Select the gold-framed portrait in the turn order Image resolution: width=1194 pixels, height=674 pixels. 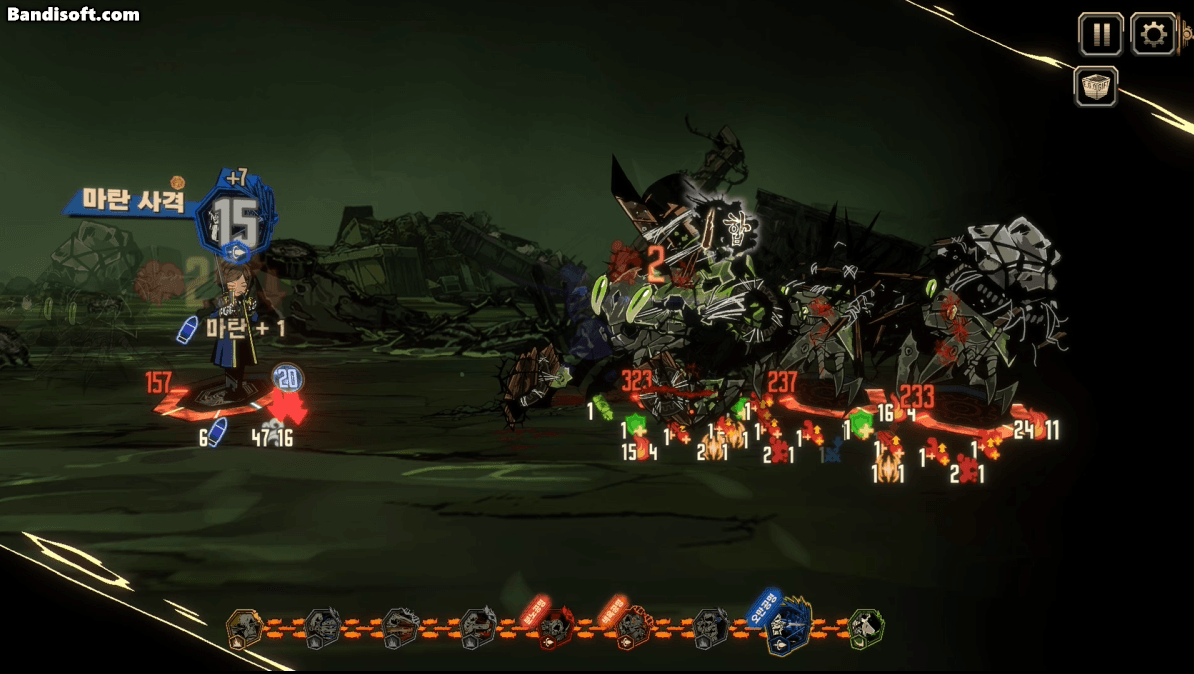(244, 629)
